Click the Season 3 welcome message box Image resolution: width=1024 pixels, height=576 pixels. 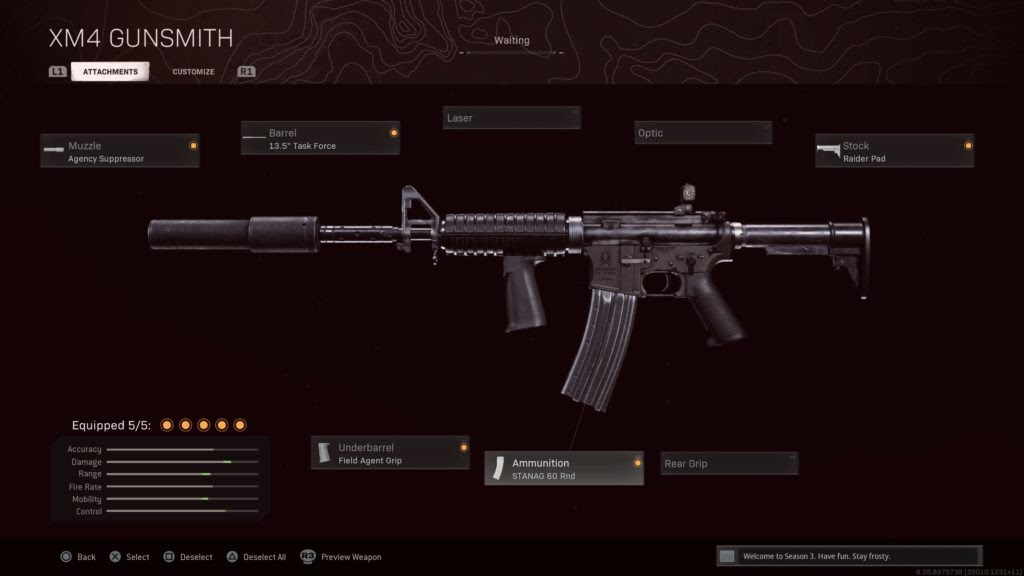pos(849,556)
